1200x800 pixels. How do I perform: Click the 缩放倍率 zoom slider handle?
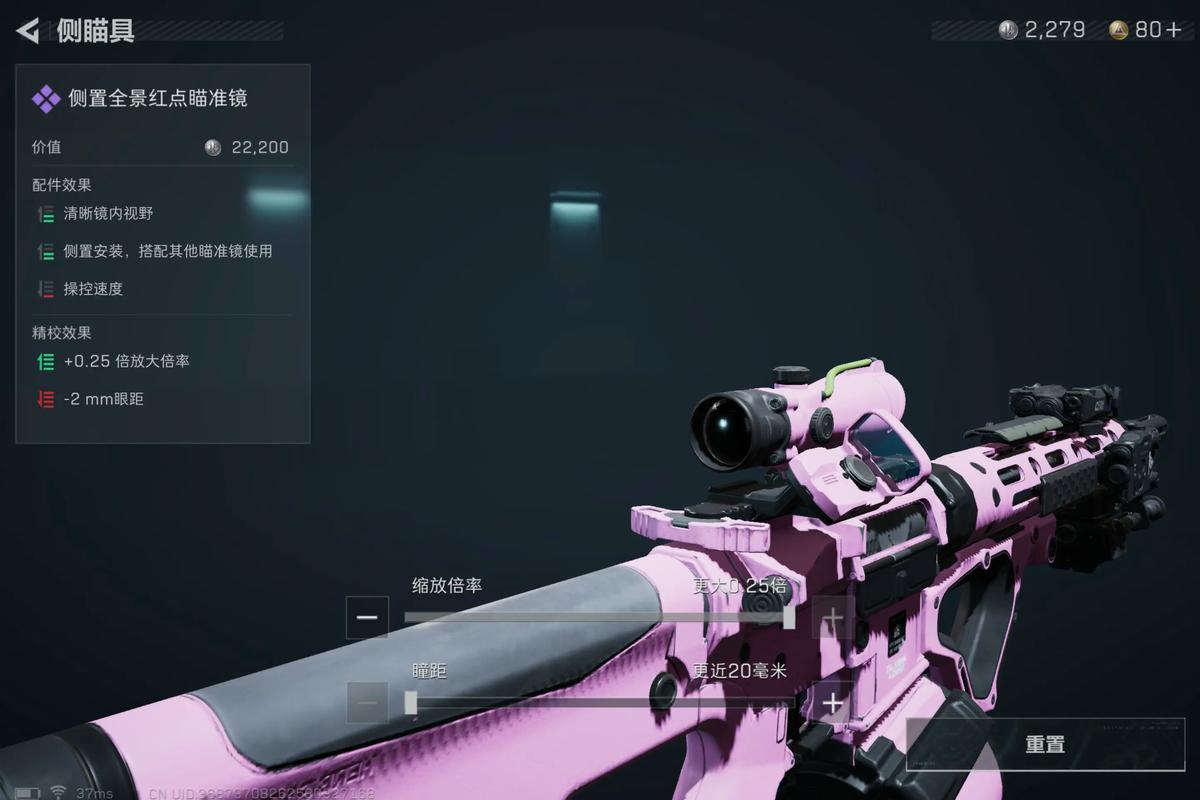789,618
